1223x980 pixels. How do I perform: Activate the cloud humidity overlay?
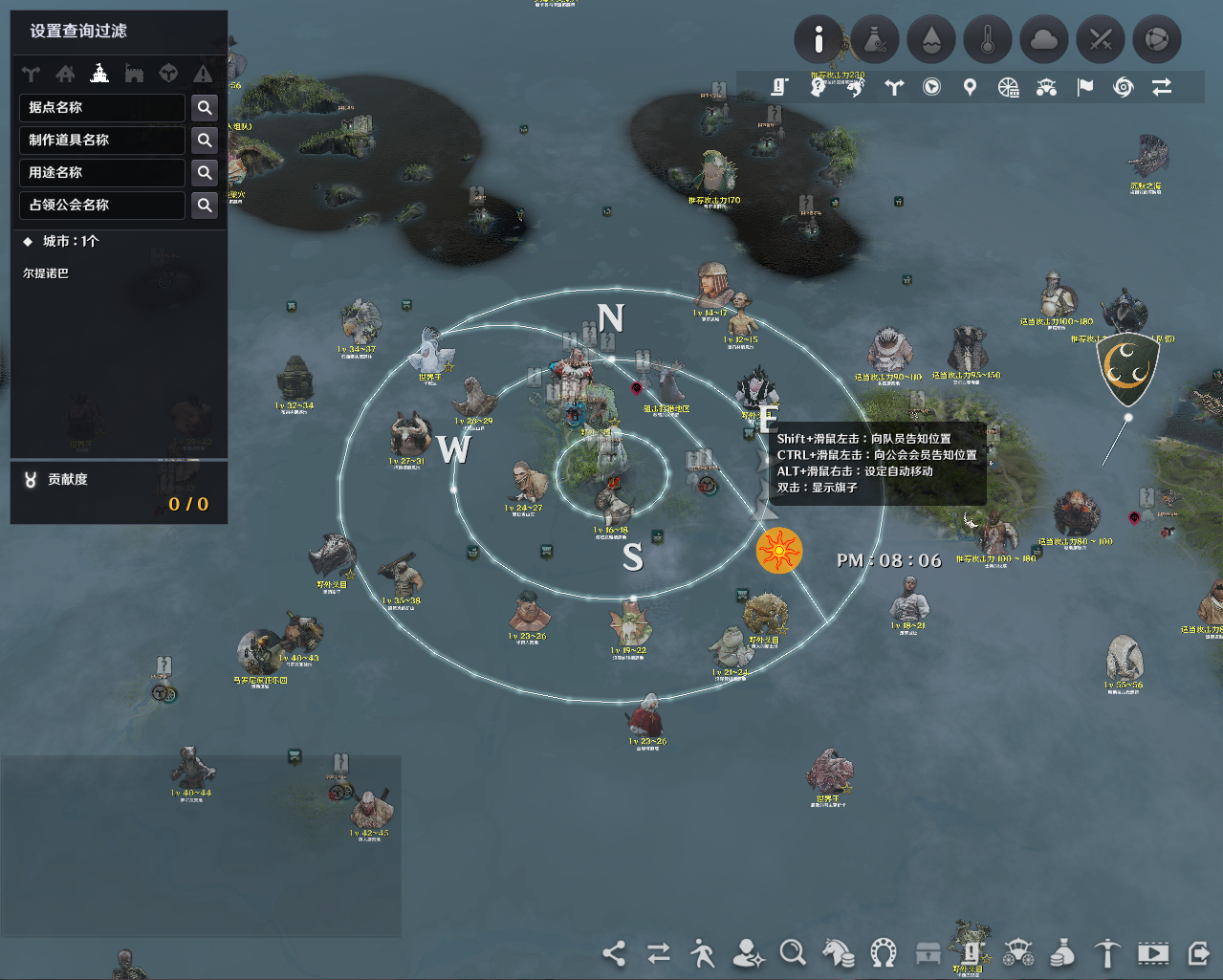click(1044, 40)
